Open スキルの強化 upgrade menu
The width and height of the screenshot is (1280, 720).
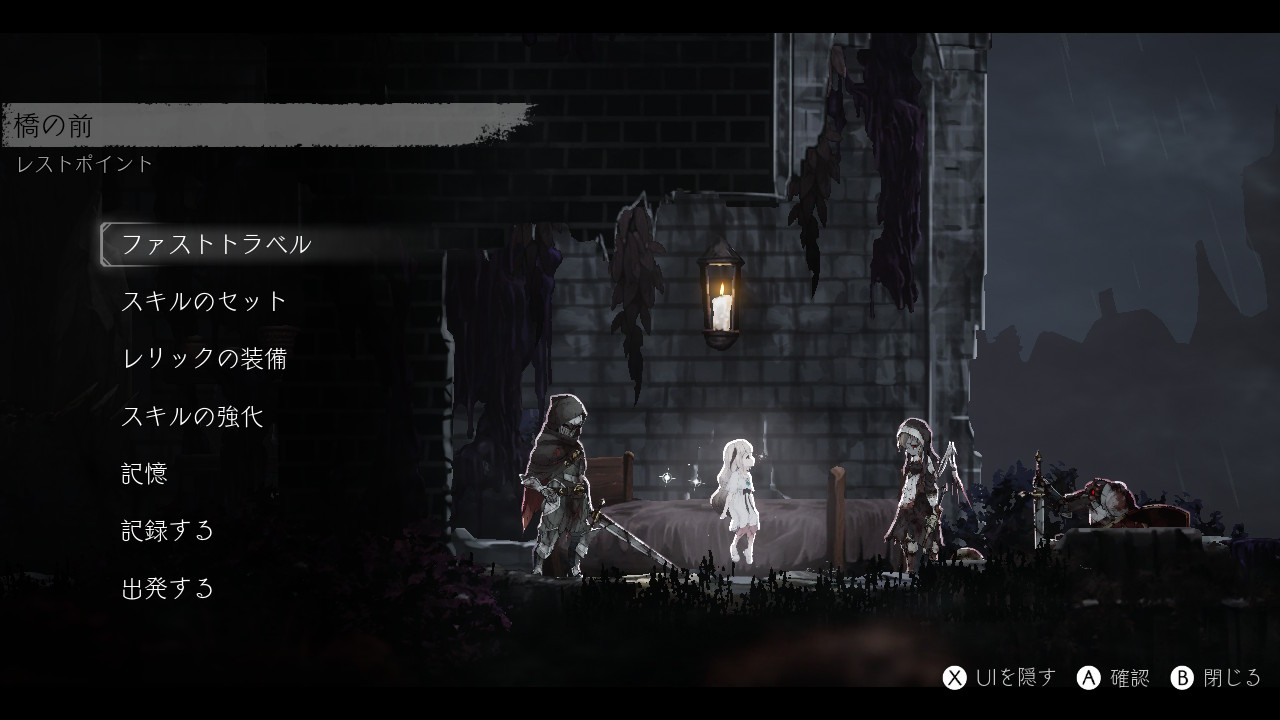(x=192, y=416)
